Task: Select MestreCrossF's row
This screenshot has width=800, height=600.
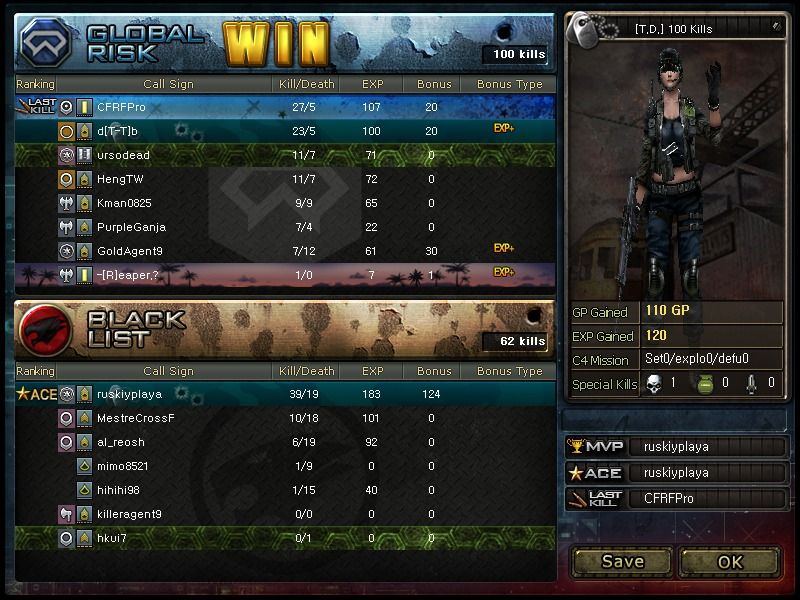Action: coord(285,418)
